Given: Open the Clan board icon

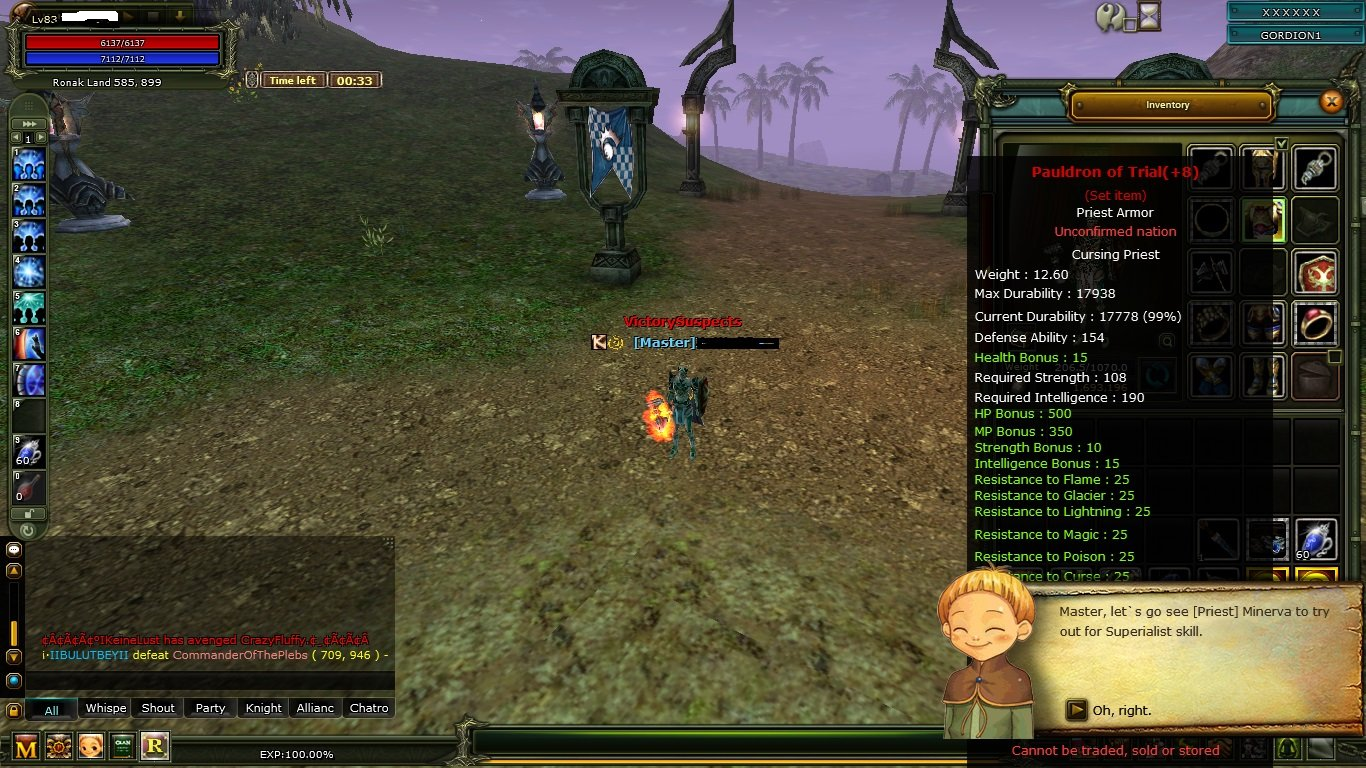Looking at the screenshot, I should pos(122,746).
